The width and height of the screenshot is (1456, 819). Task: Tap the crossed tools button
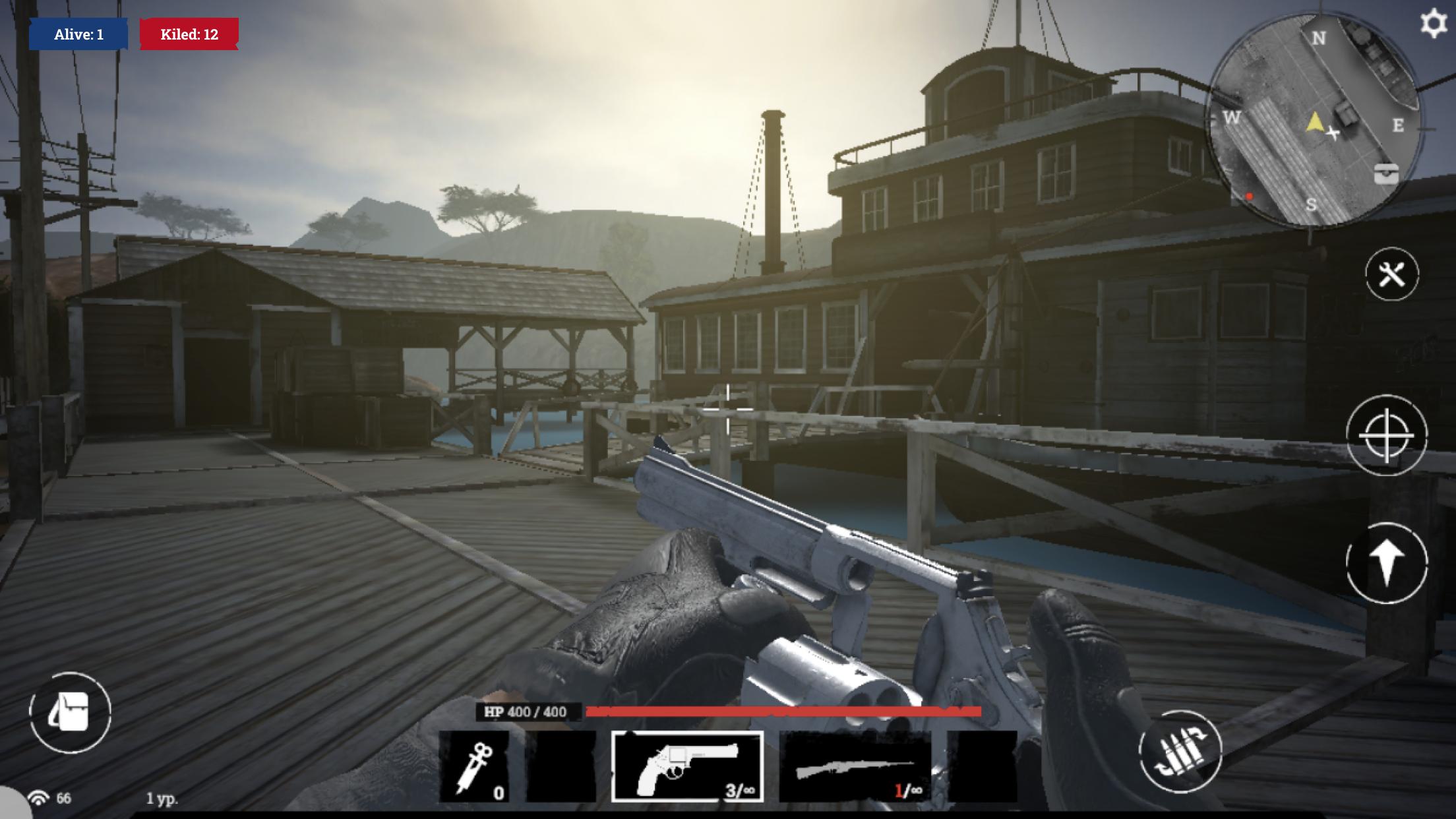tap(1391, 274)
